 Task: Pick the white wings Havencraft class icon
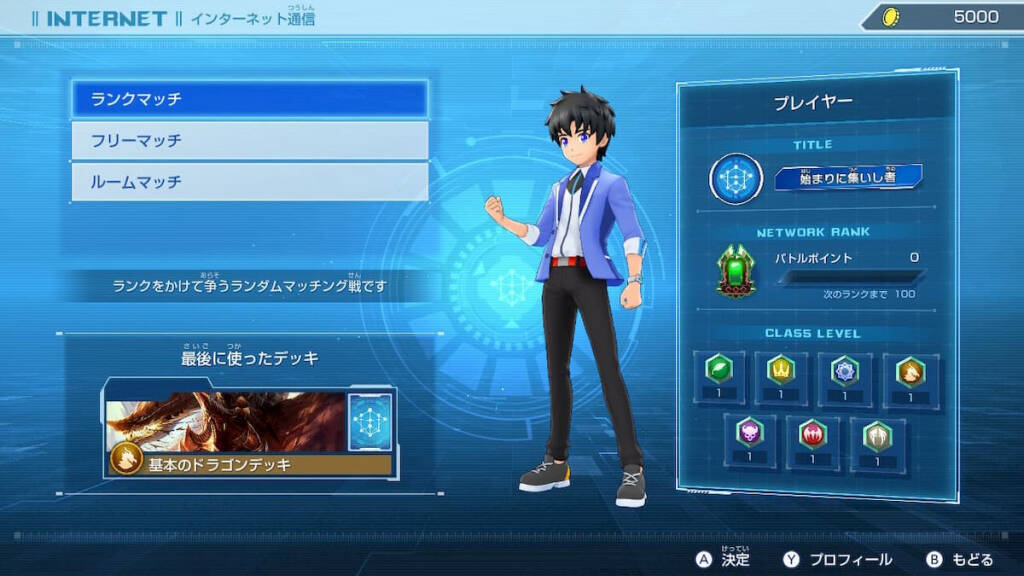click(x=876, y=433)
